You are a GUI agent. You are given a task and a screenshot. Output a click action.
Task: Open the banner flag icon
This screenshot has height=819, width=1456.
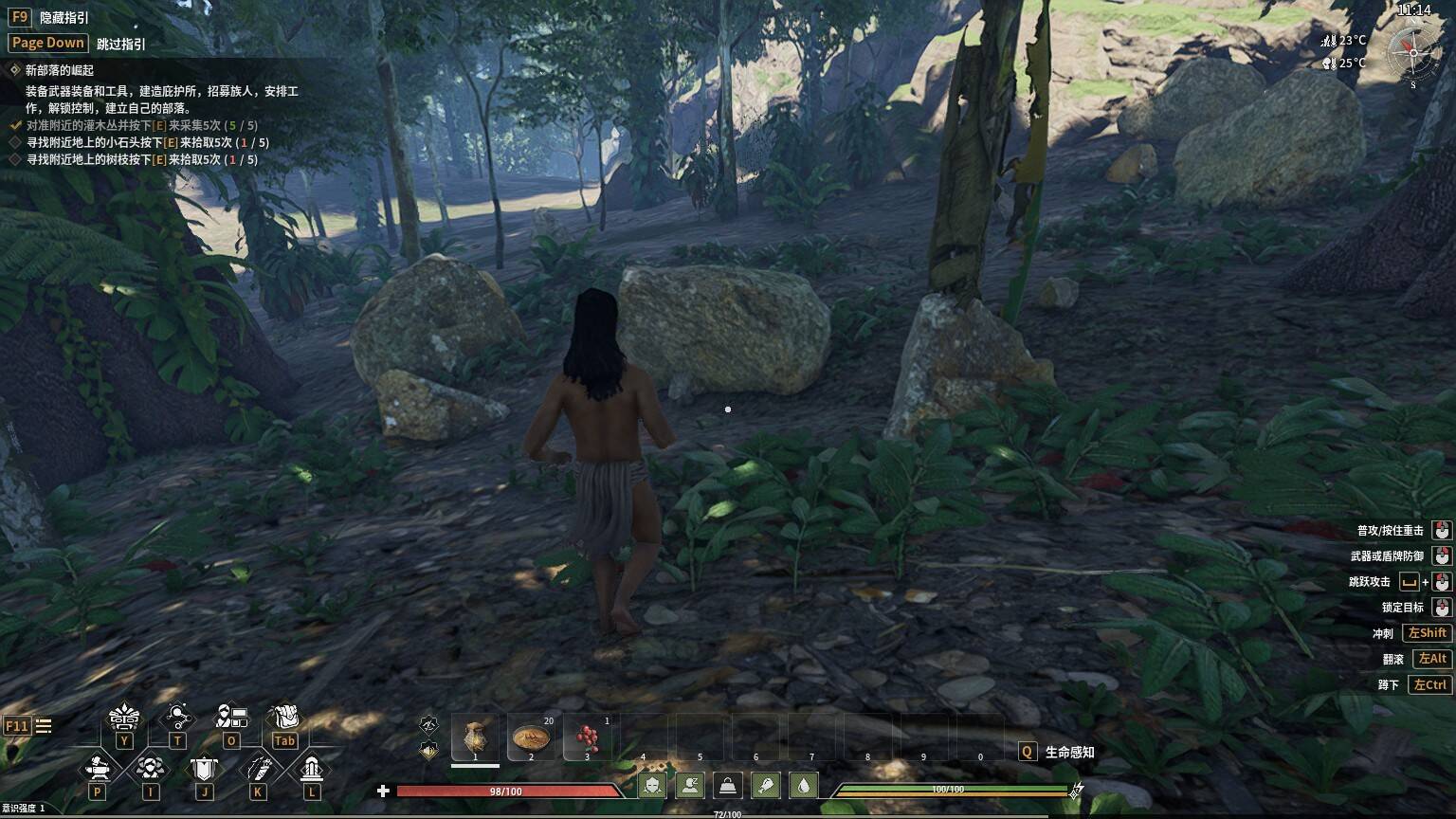click(204, 768)
